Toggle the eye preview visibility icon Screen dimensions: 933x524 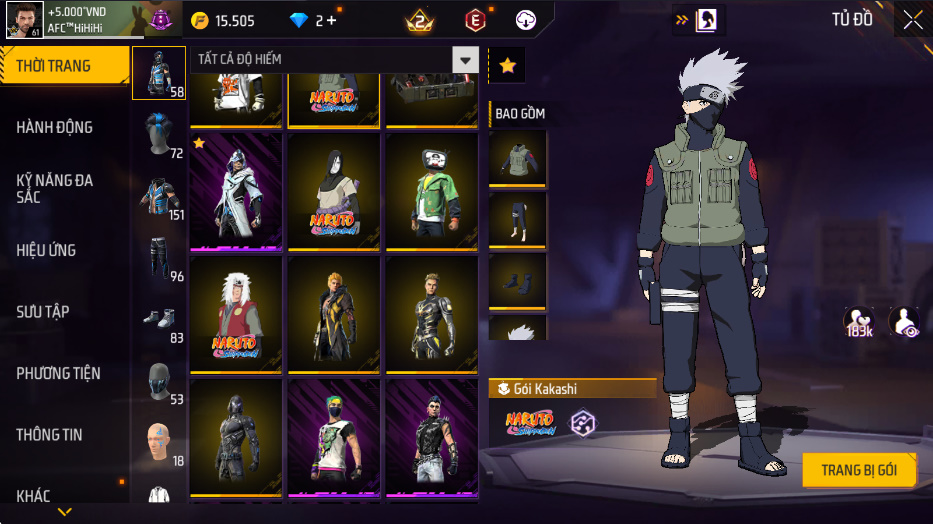coord(904,322)
